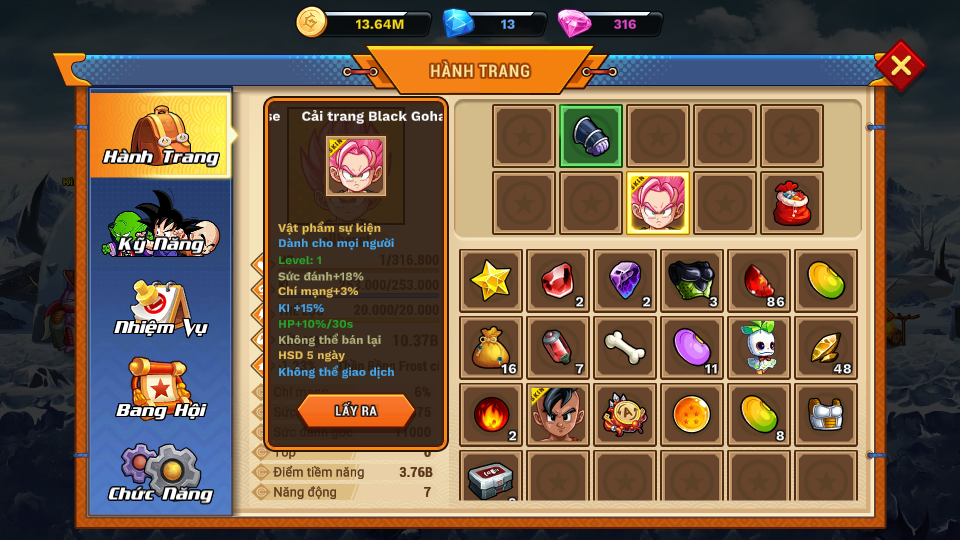Viewport: 960px width, 540px height.
Task: Select the Bang Hội tab
Action: point(161,391)
